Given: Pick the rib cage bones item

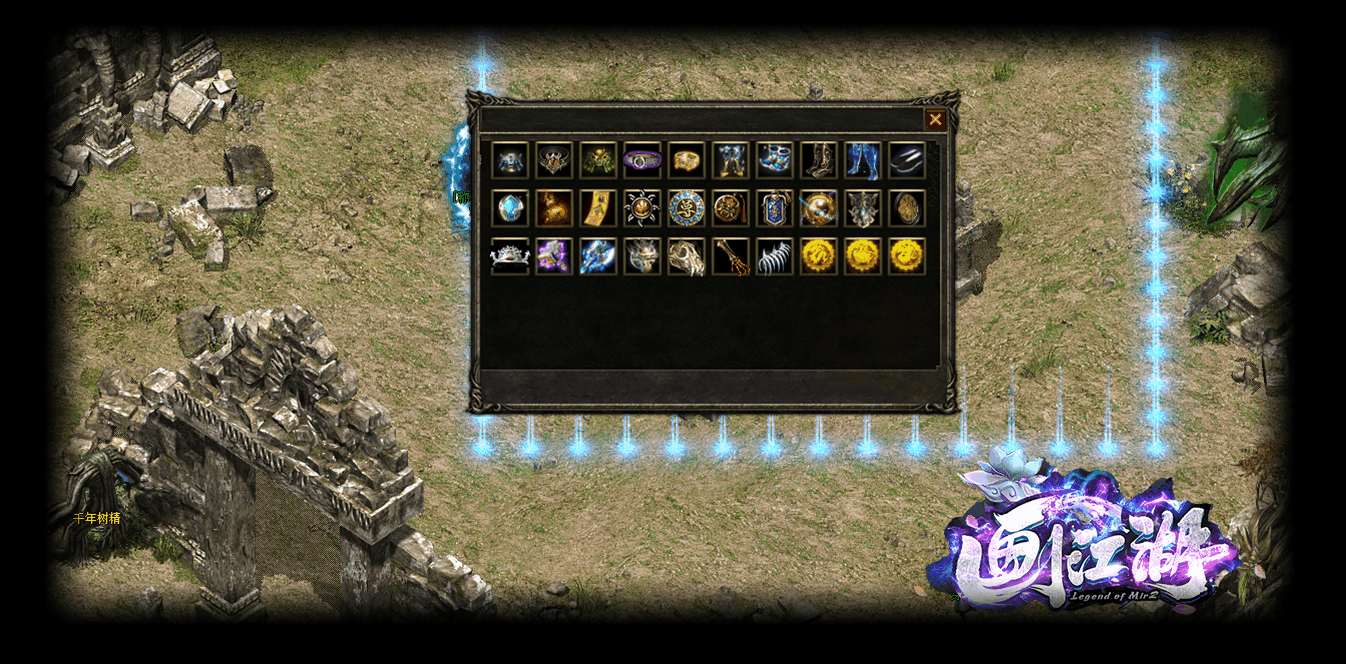Looking at the screenshot, I should 774,256.
